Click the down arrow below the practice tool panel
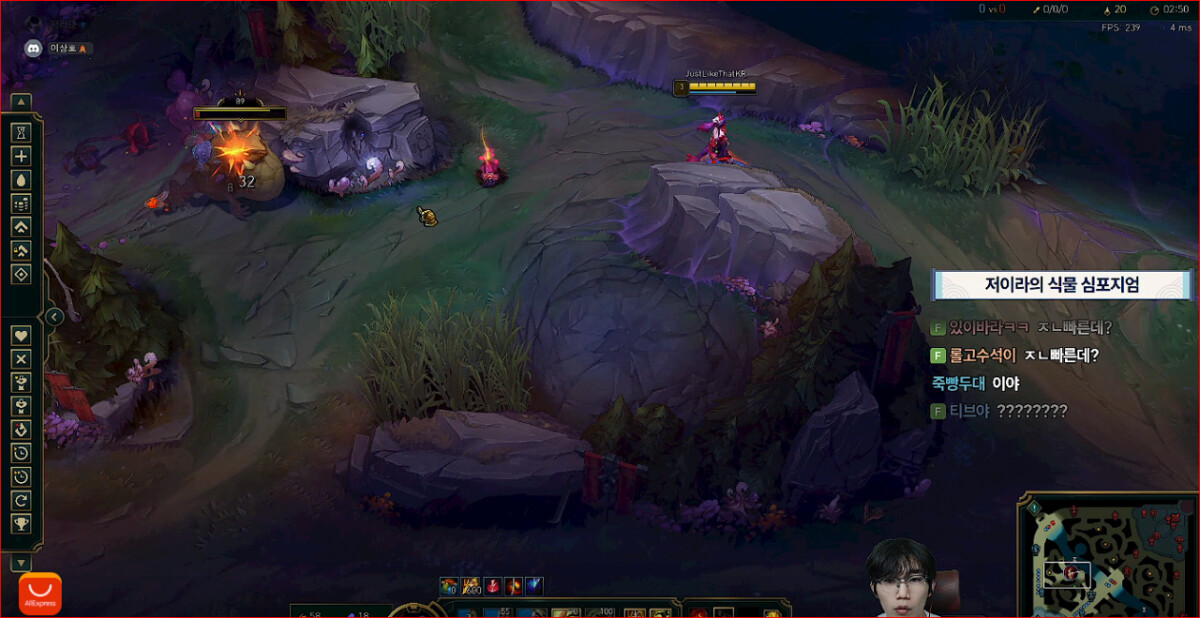The height and width of the screenshot is (618, 1200). (x=21, y=564)
